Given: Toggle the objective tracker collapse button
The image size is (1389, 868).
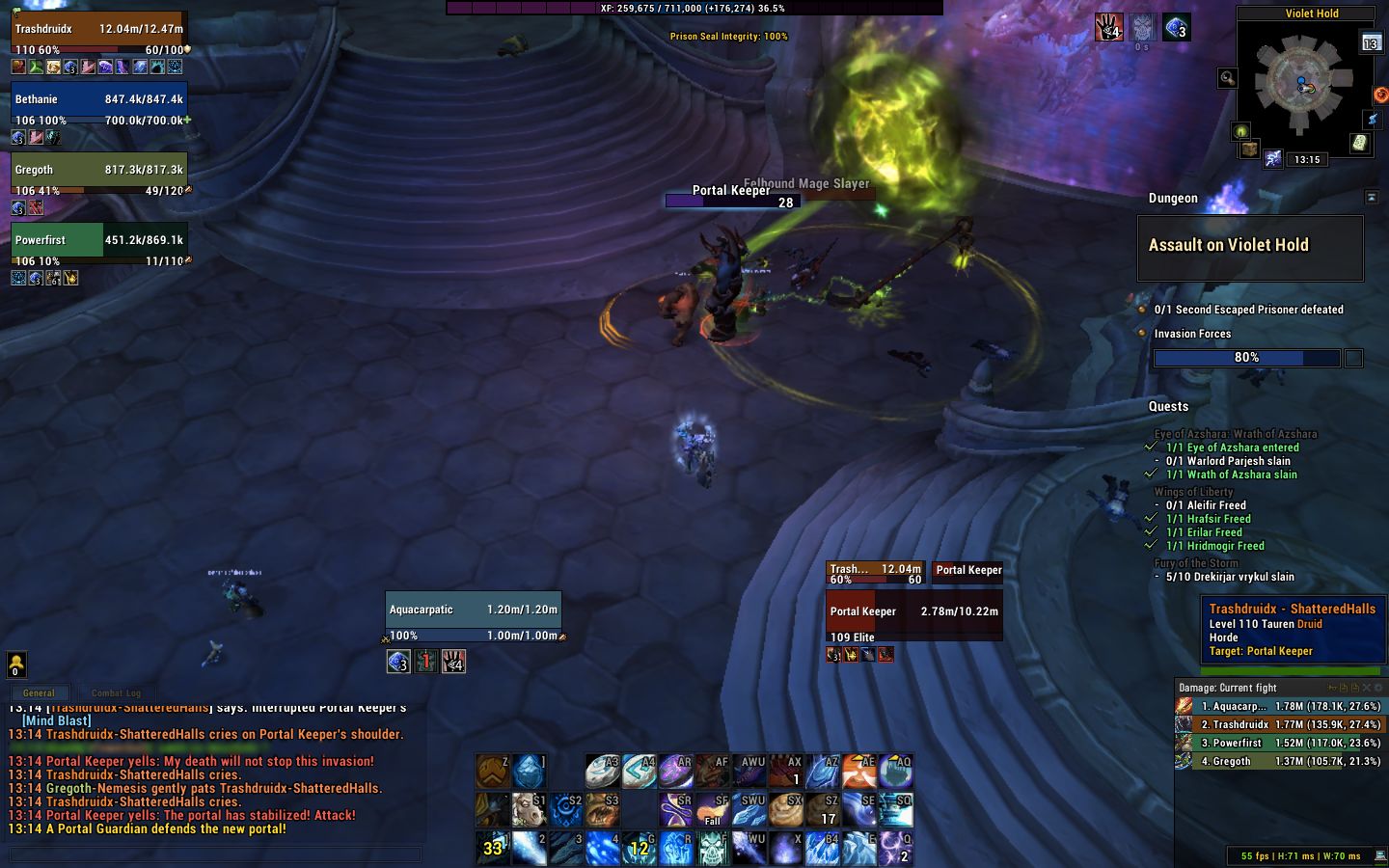Looking at the screenshot, I should point(1371,196).
